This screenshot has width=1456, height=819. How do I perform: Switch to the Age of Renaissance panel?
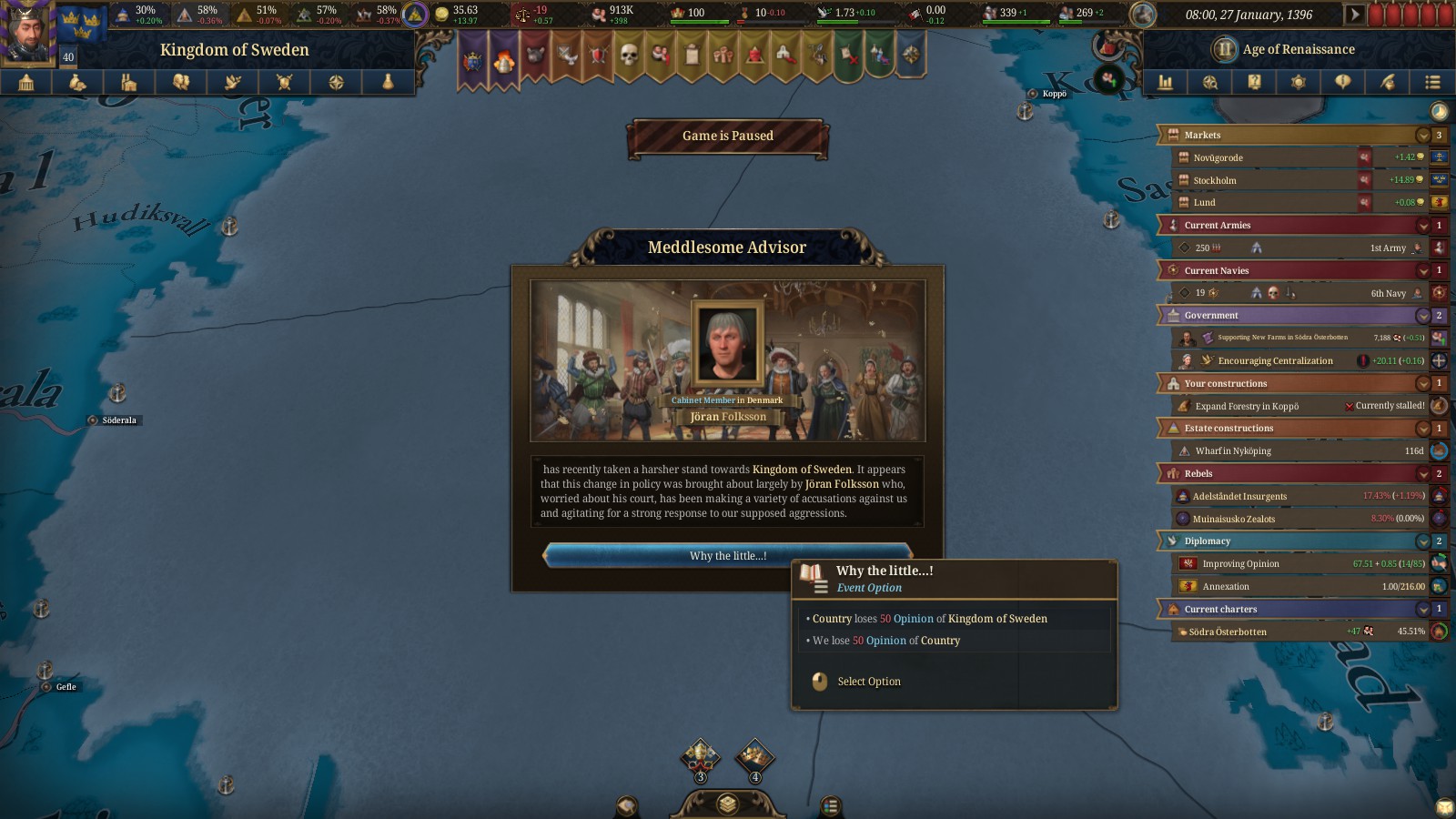[x=1283, y=49]
